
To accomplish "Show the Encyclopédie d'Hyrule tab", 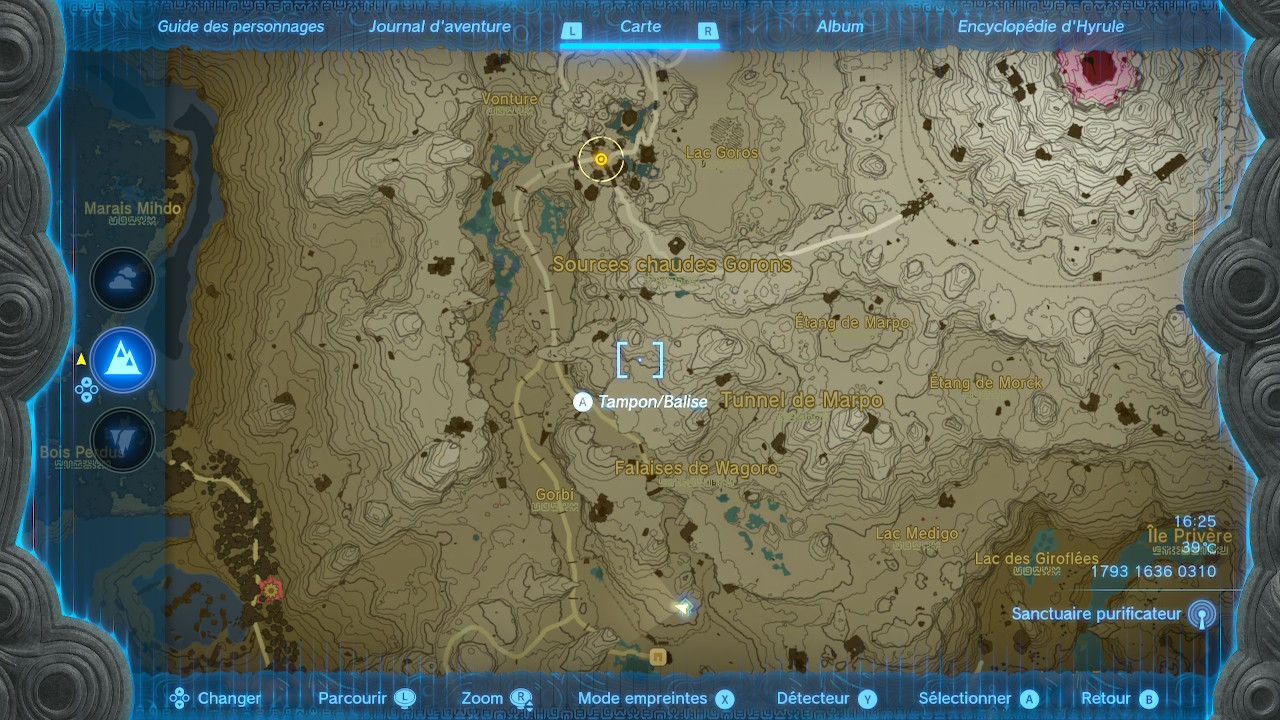I will click(x=1040, y=27).
